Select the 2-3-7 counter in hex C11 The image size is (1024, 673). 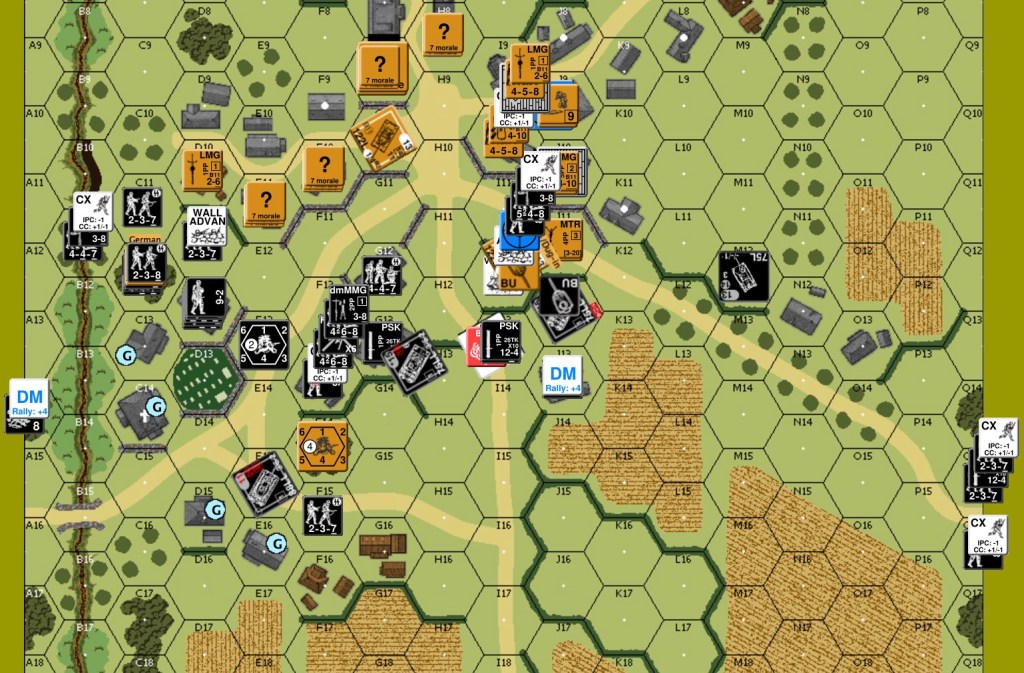[x=143, y=207]
